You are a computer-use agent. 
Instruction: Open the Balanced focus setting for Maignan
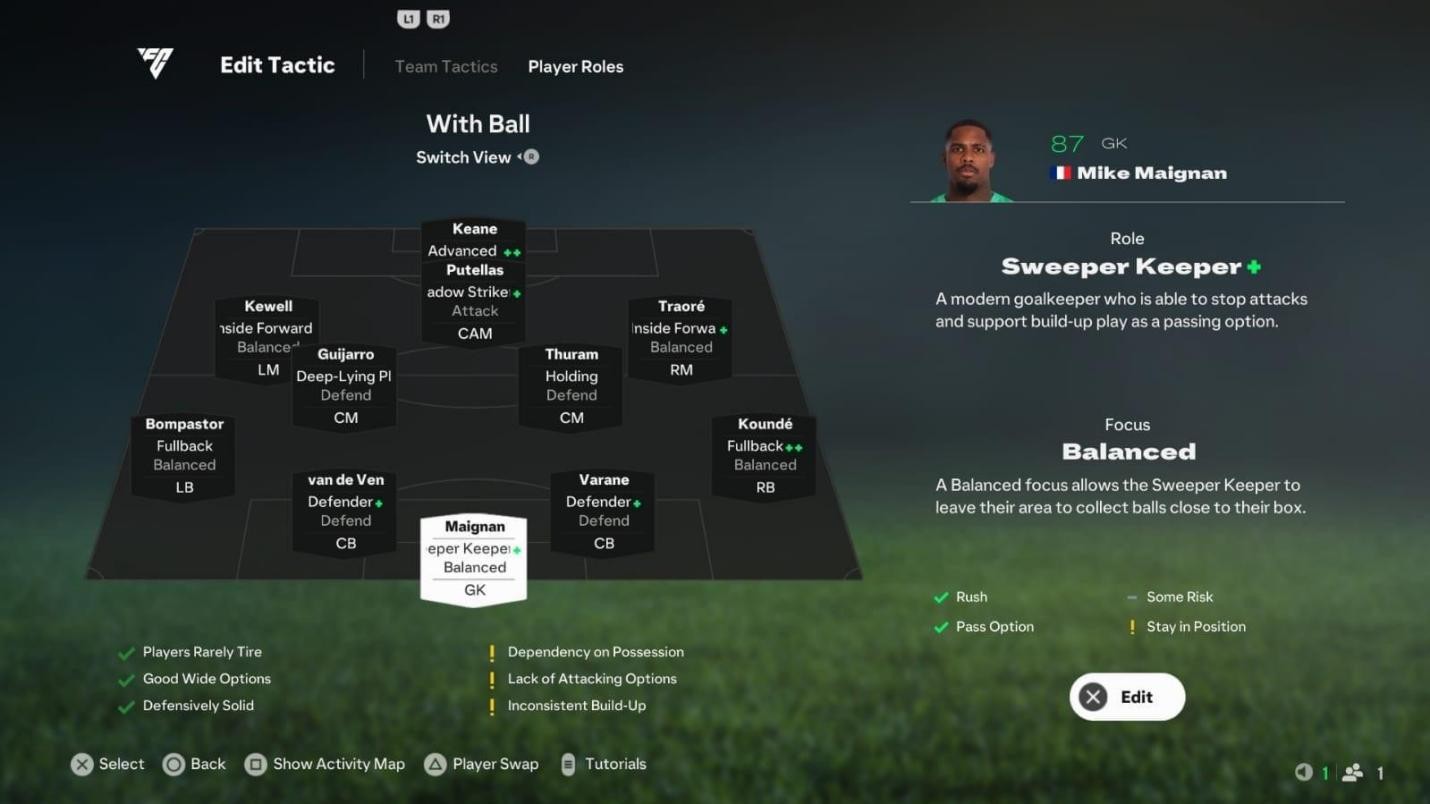tap(1128, 452)
